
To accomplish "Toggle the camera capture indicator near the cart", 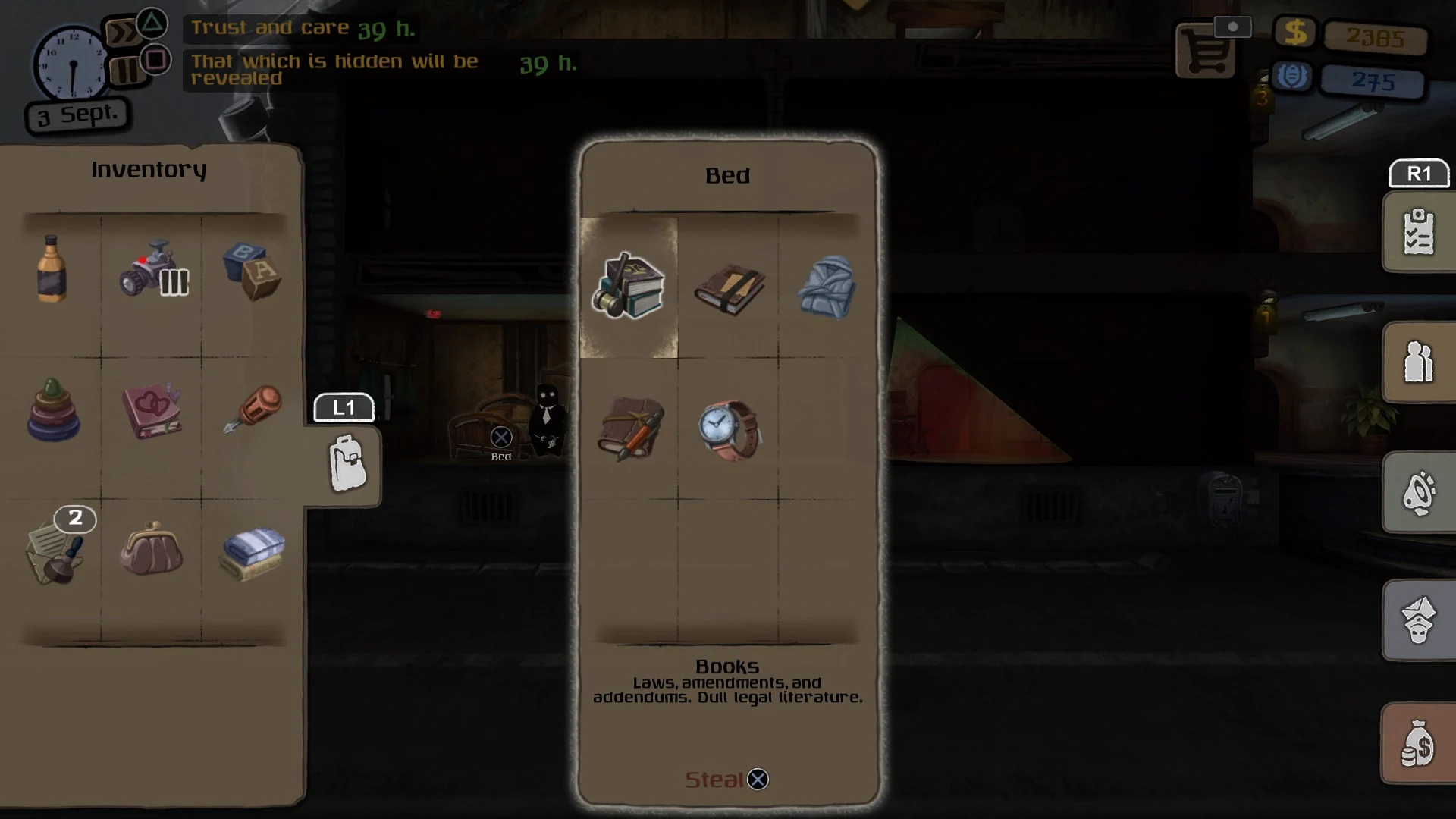I will (x=1233, y=26).
